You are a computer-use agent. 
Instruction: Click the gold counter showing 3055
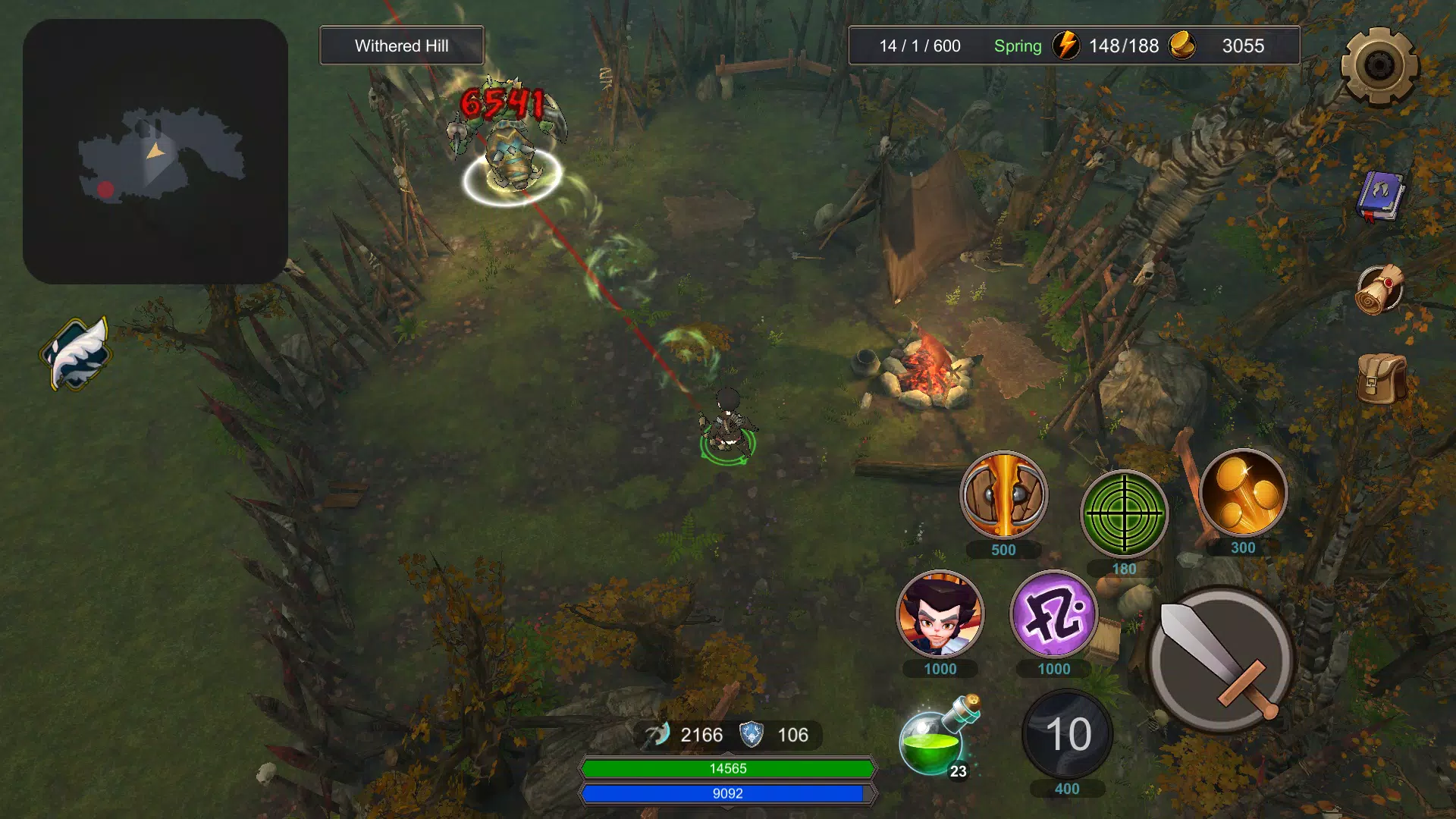[x=1243, y=46]
